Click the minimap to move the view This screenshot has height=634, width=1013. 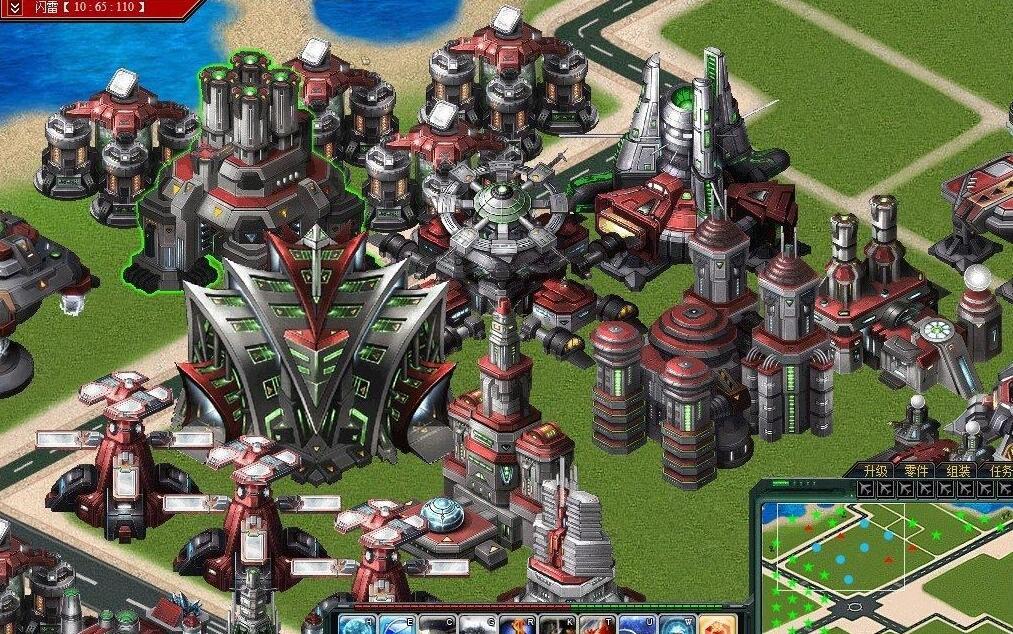click(880, 565)
